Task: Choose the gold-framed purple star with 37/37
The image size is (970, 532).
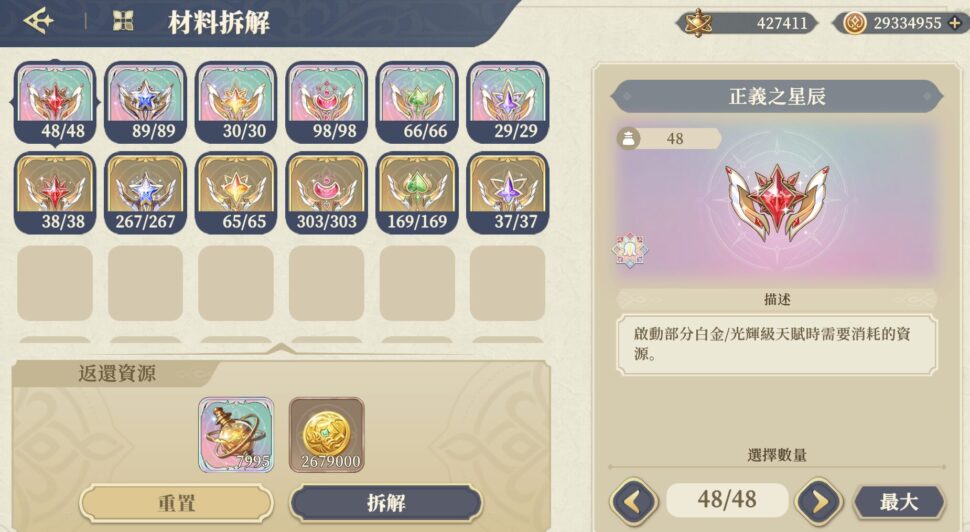Action: tap(507, 192)
